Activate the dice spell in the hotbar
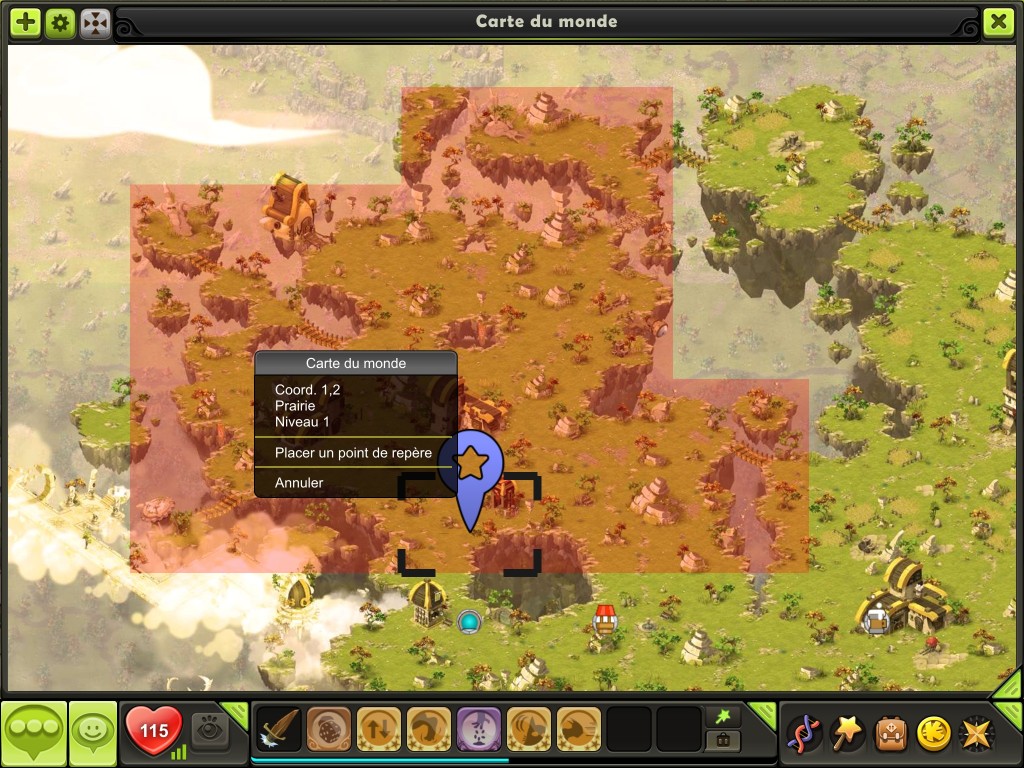Viewport: 1024px width, 768px height. (327, 729)
